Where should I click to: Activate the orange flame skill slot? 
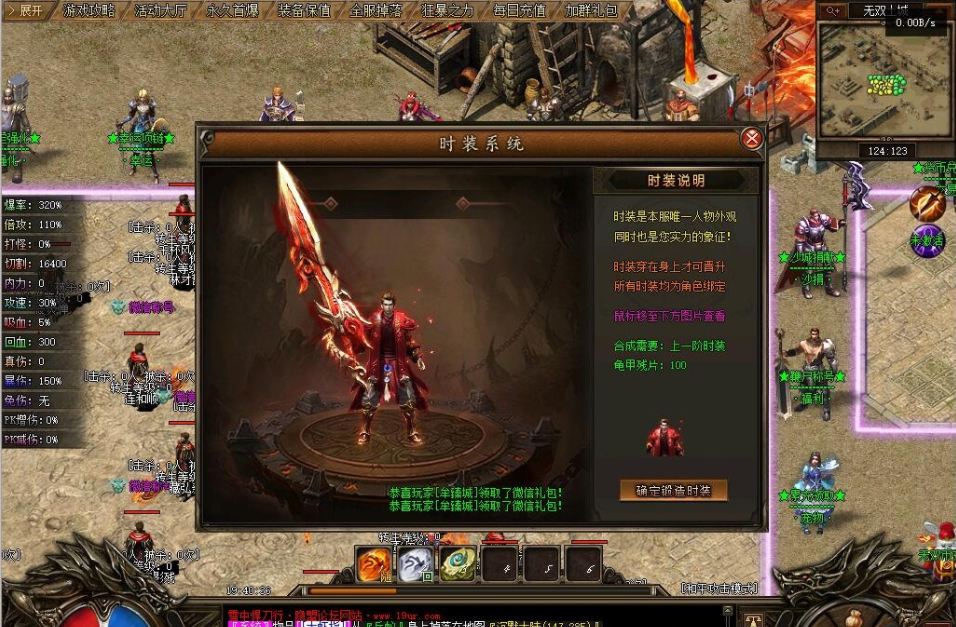[x=376, y=565]
